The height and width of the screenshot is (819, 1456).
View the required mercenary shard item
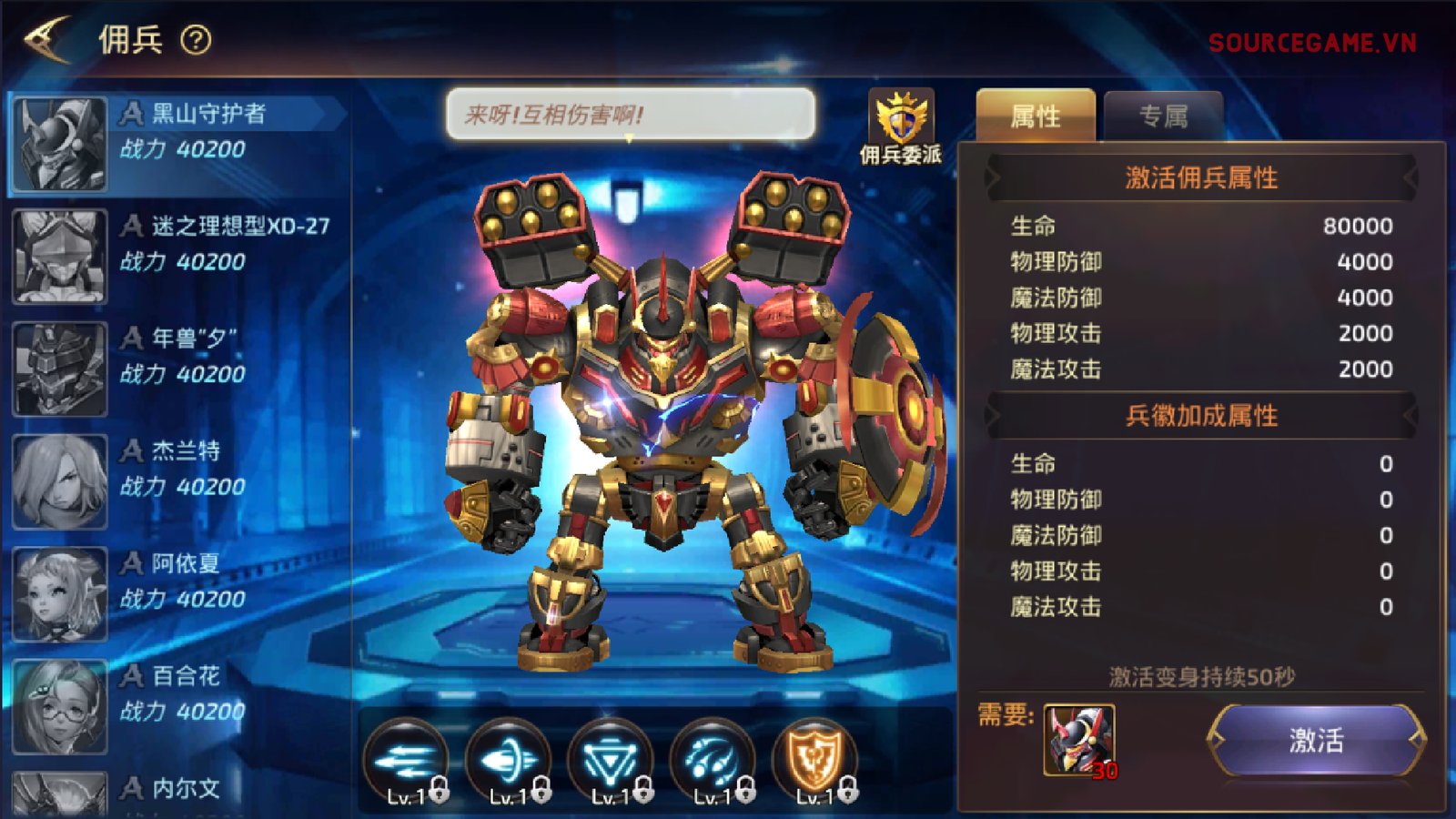1079,741
